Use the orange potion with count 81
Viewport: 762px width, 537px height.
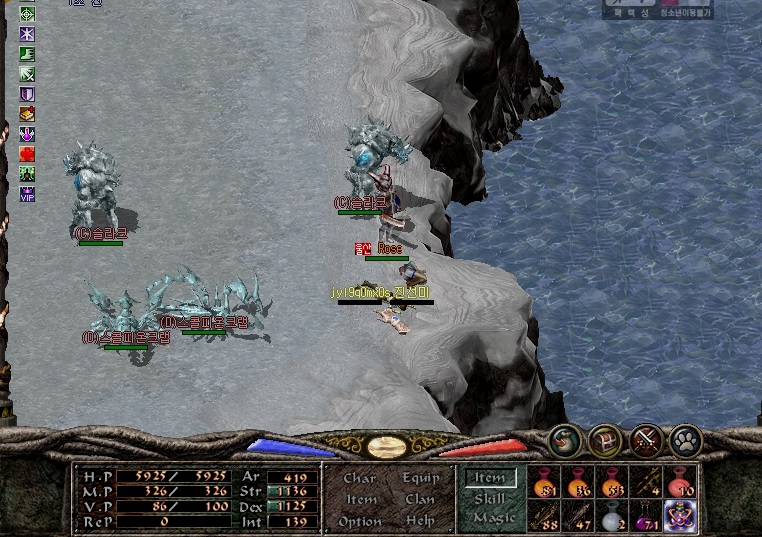coord(544,482)
